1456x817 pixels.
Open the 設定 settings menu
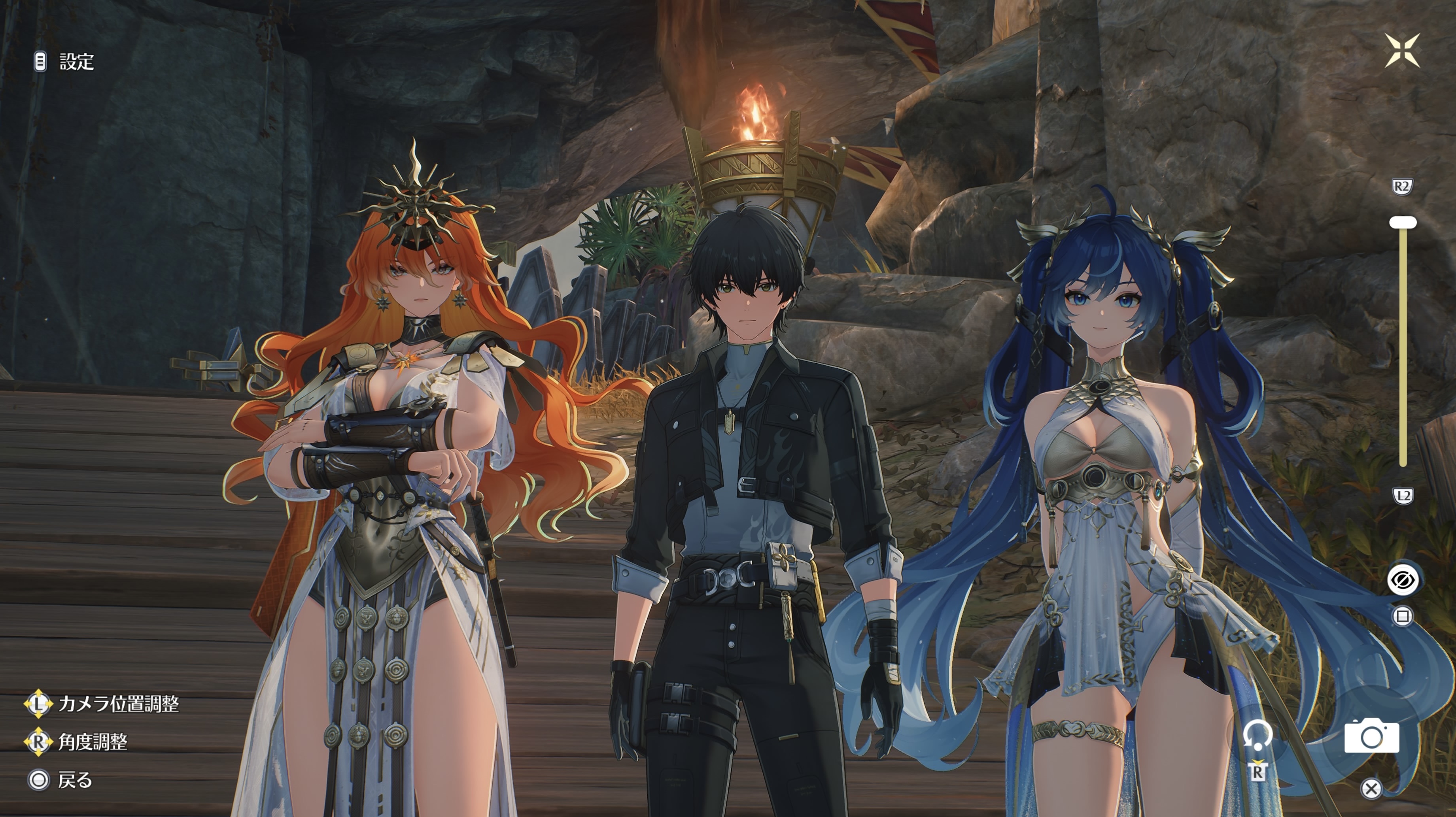[65, 62]
